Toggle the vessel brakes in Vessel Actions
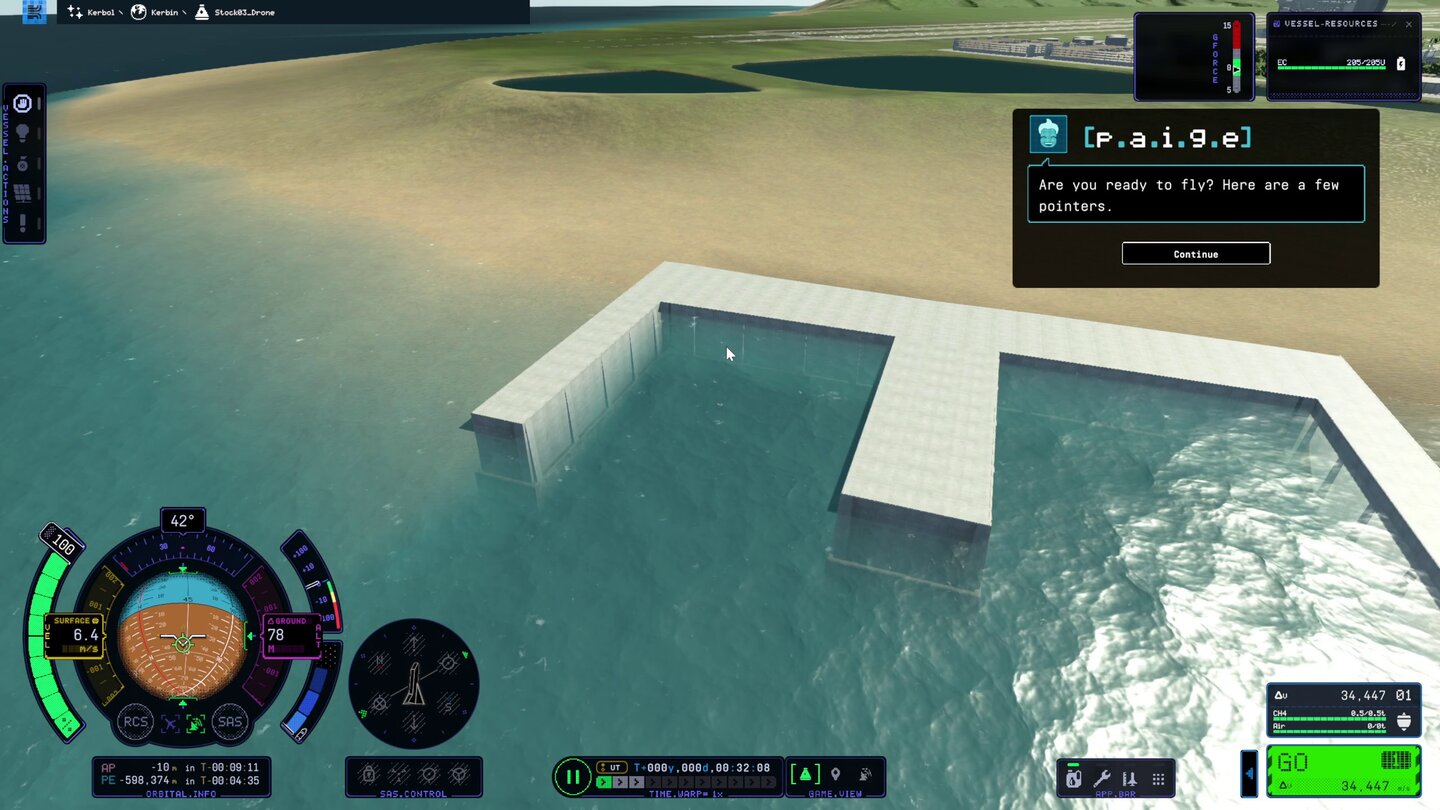The height and width of the screenshot is (810, 1440). coord(24,105)
